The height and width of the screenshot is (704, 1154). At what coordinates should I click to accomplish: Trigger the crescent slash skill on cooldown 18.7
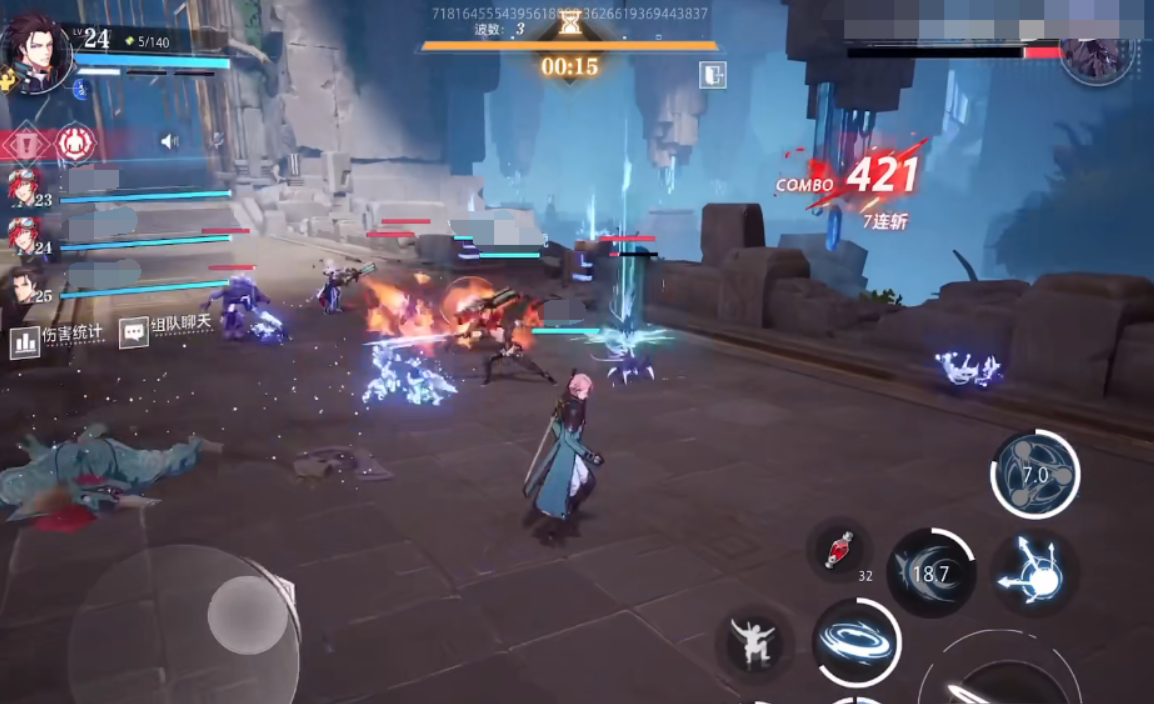(x=931, y=573)
